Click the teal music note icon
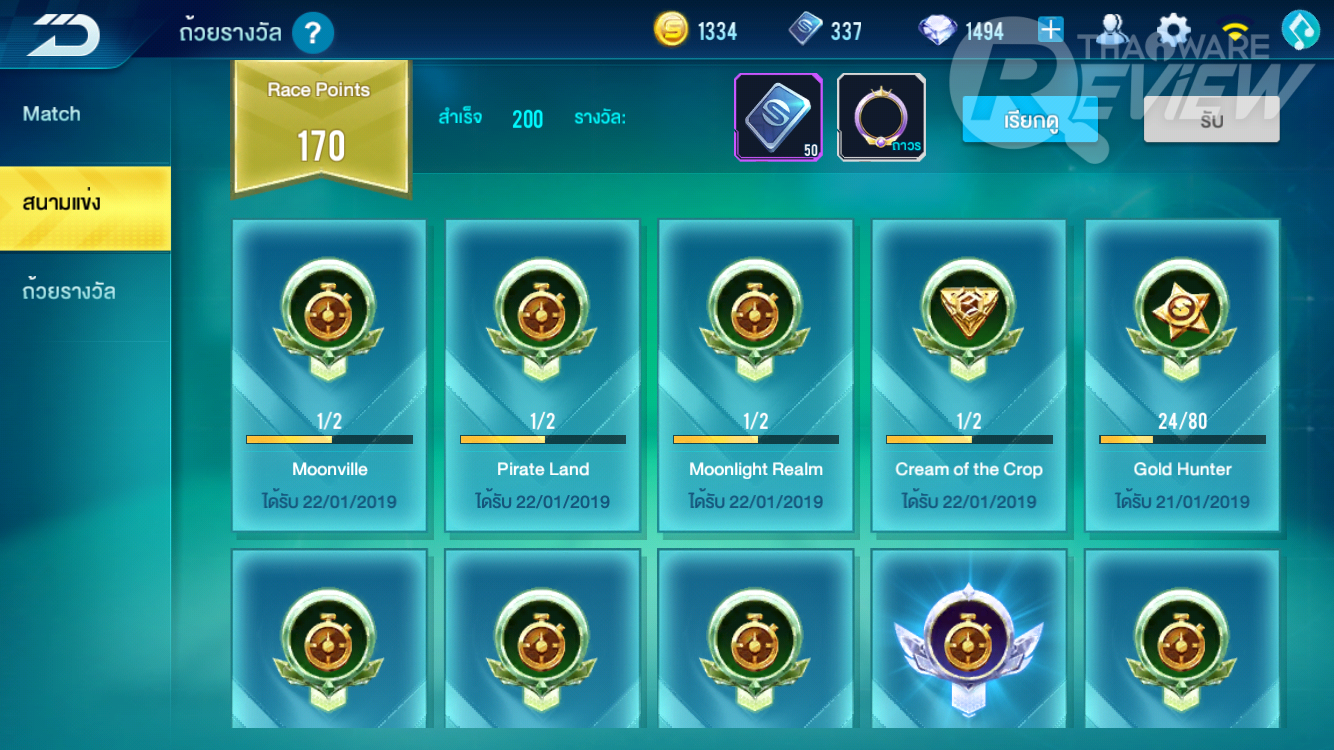The image size is (1334, 750). point(1301,30)
